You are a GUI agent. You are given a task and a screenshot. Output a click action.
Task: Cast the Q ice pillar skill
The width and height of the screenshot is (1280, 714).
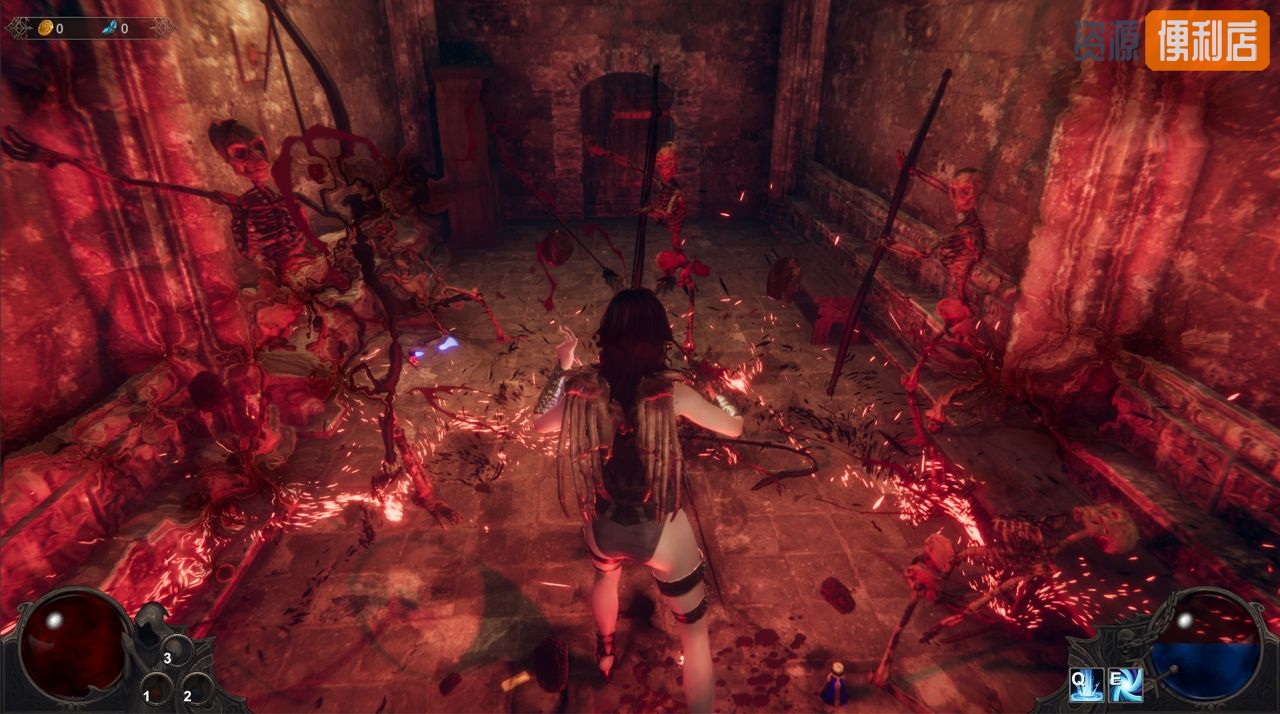[1087, 684]
